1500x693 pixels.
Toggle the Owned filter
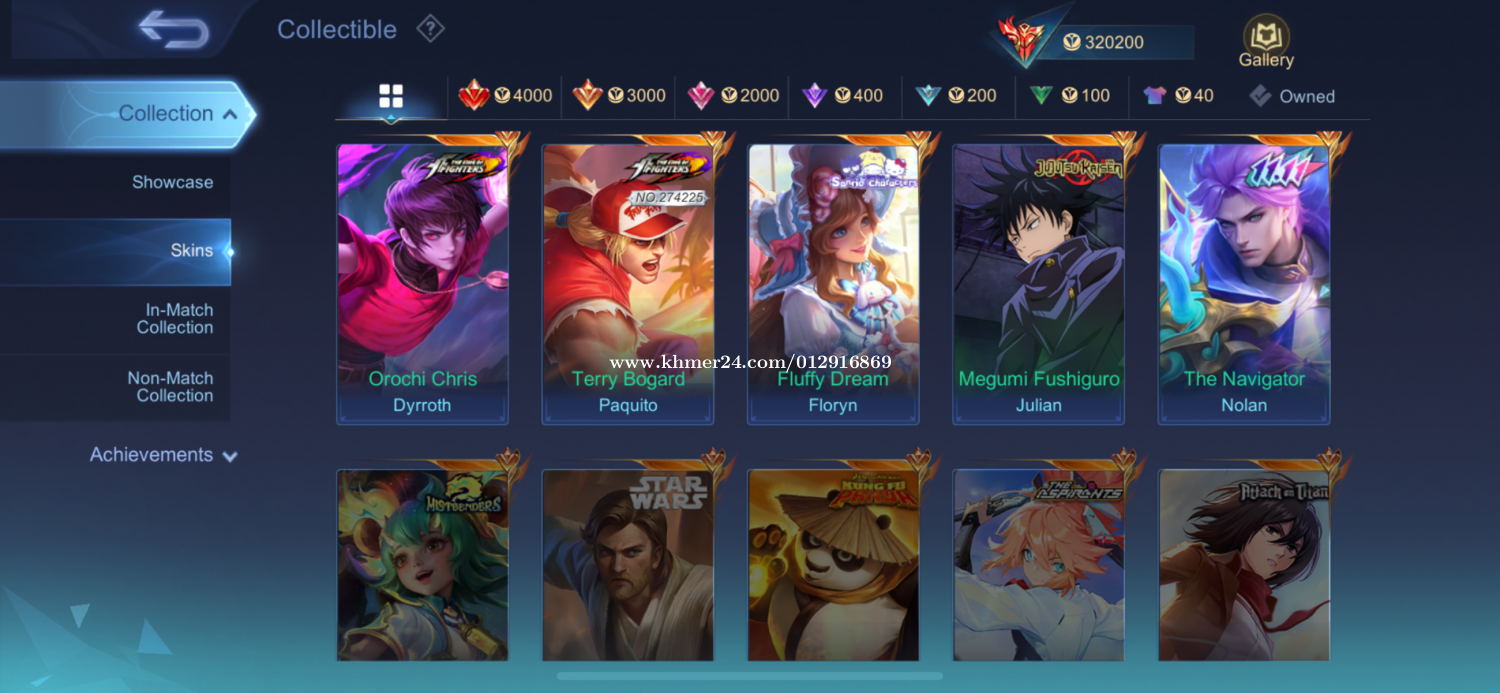[x=1292, y=96]
